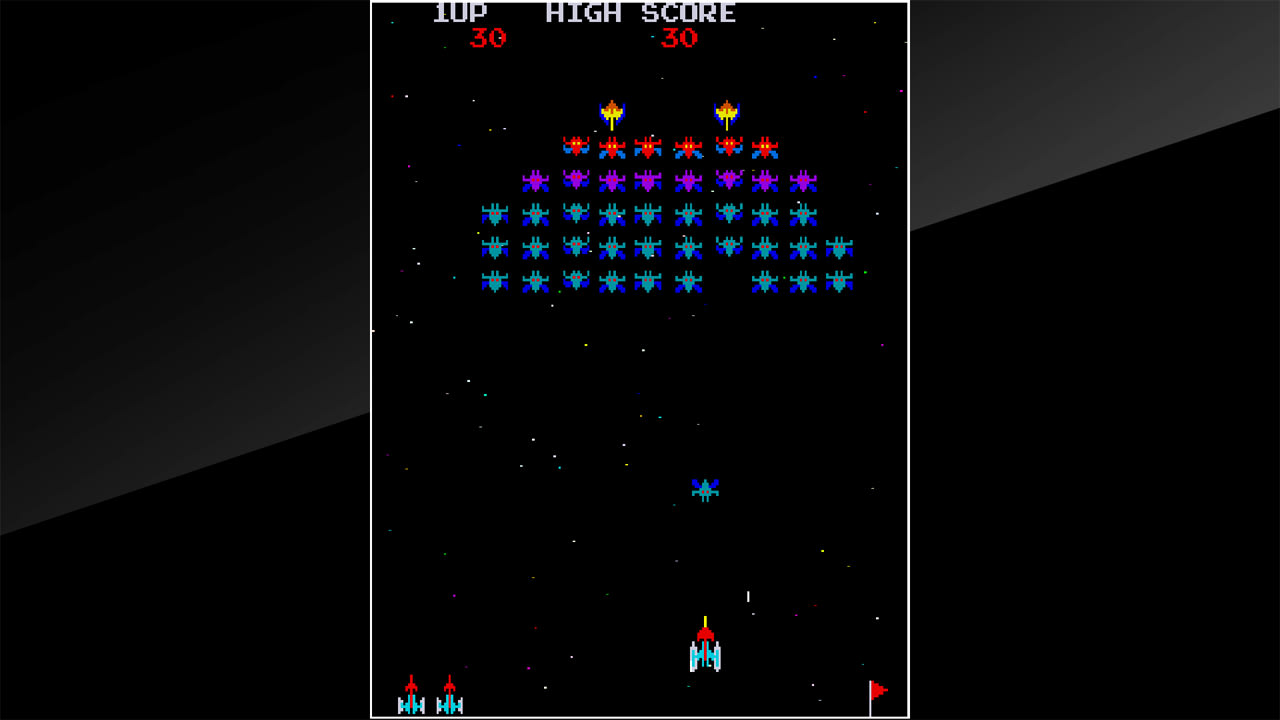Click the high score value 30
Image resolution: width=1280 pixels, height=720 pixels.
tap(679, 40)
